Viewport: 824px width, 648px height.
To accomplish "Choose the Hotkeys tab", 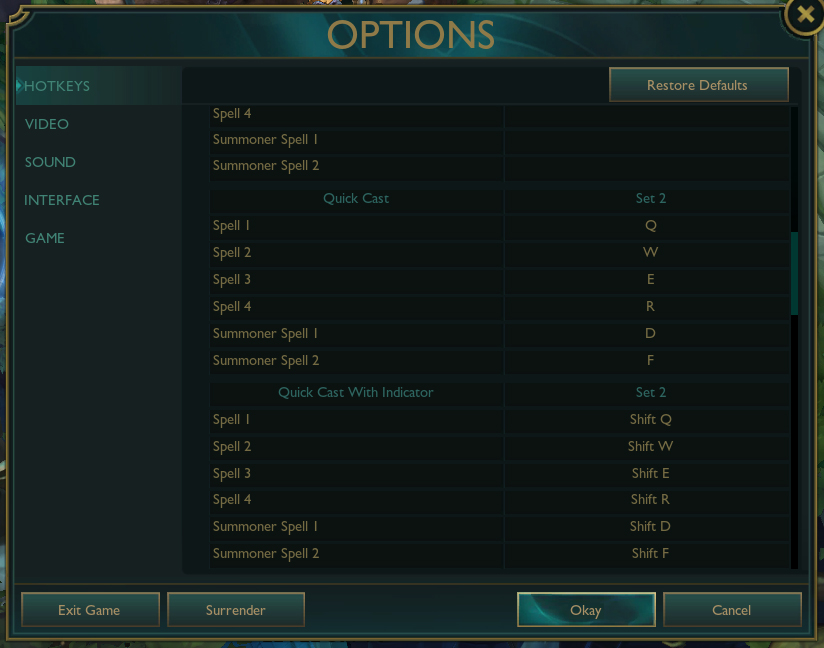I will [x=57, y=86].
